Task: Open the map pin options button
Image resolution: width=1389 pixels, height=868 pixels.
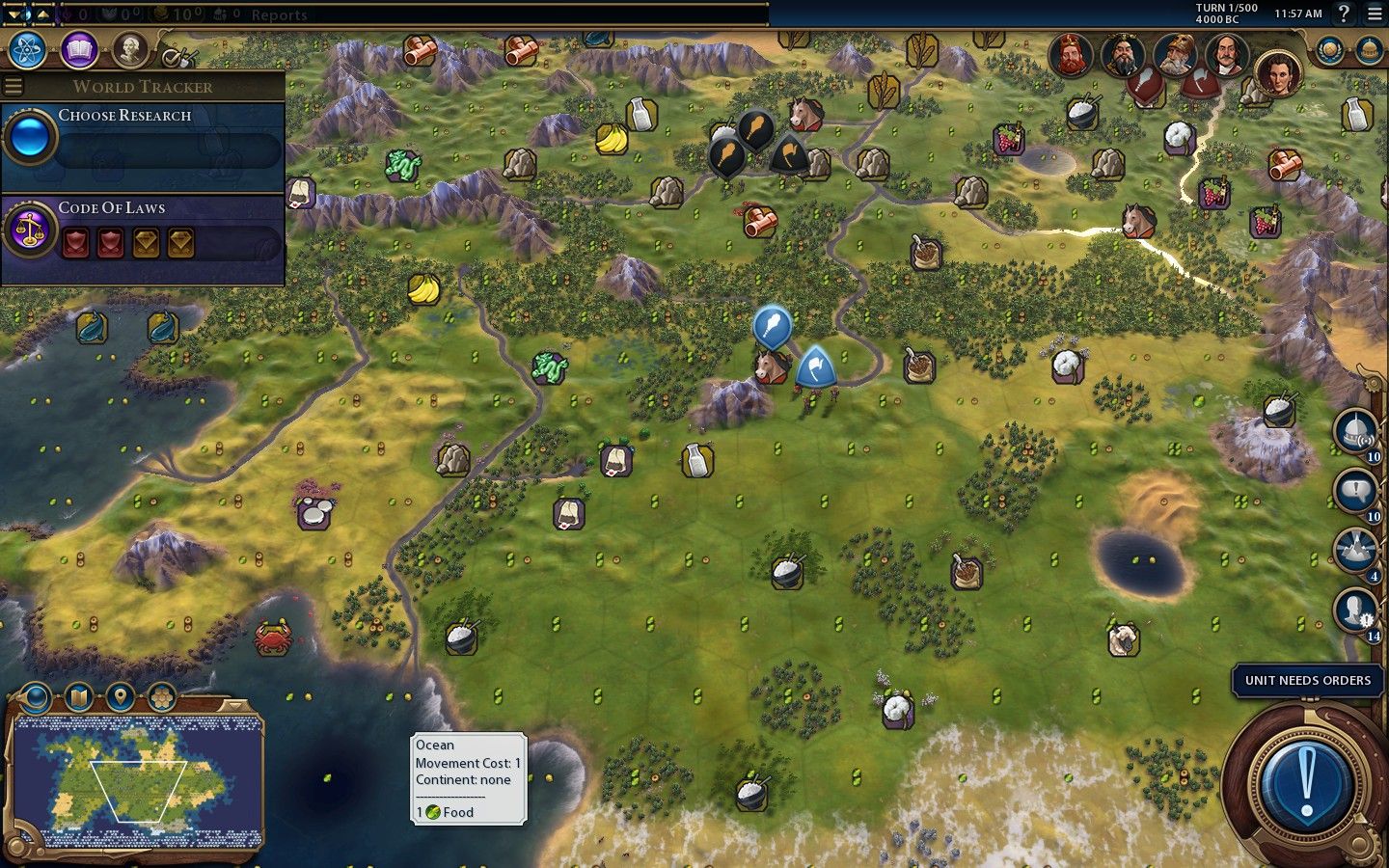Action: click(120, 695)
